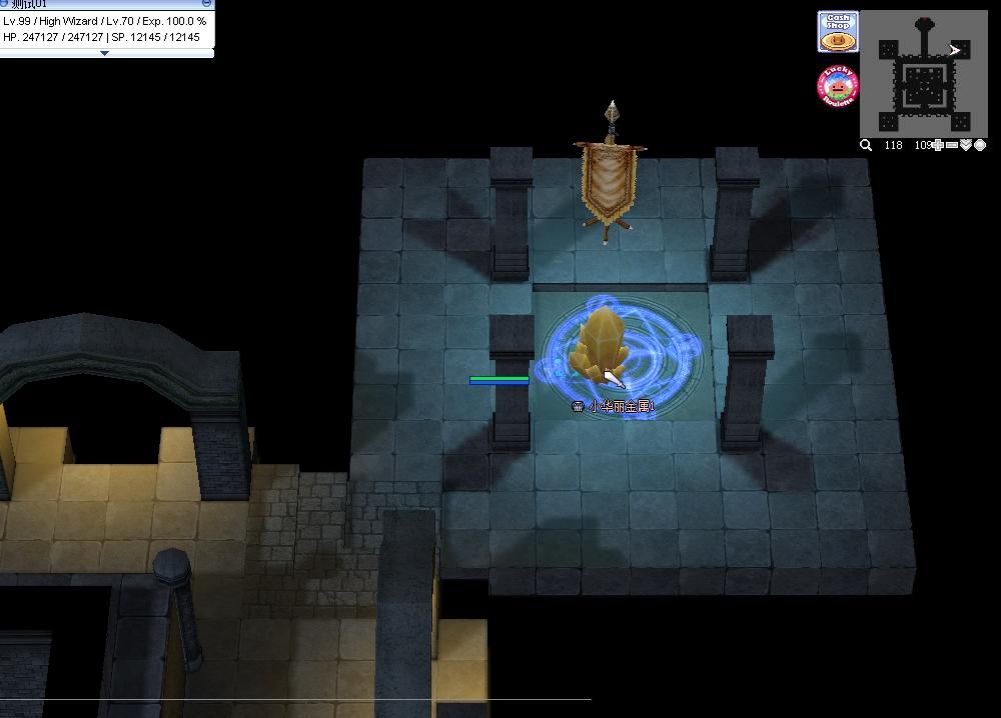Image resolution: width=1001 pixels, height=718 pixels.
Task: Click the minimap double-chevron down button
Action: (x=966, y=145)
